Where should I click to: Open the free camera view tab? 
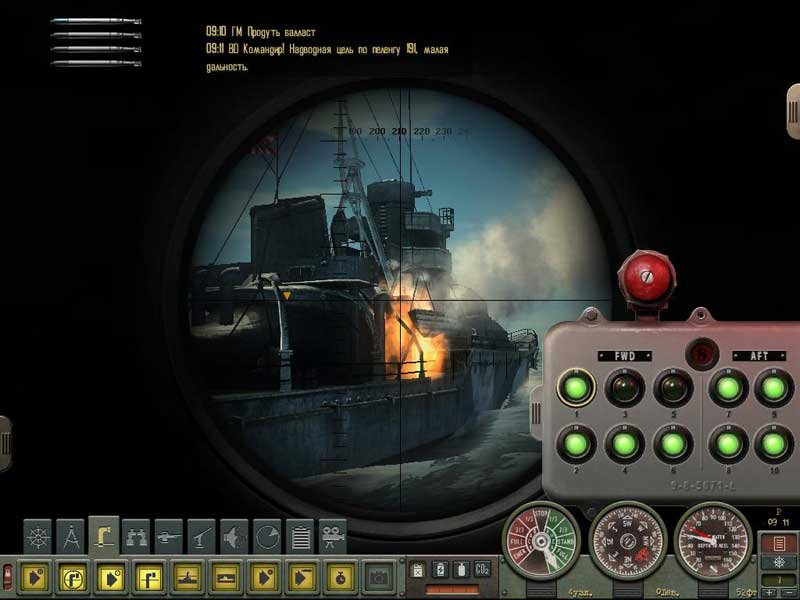coord(332,537)
